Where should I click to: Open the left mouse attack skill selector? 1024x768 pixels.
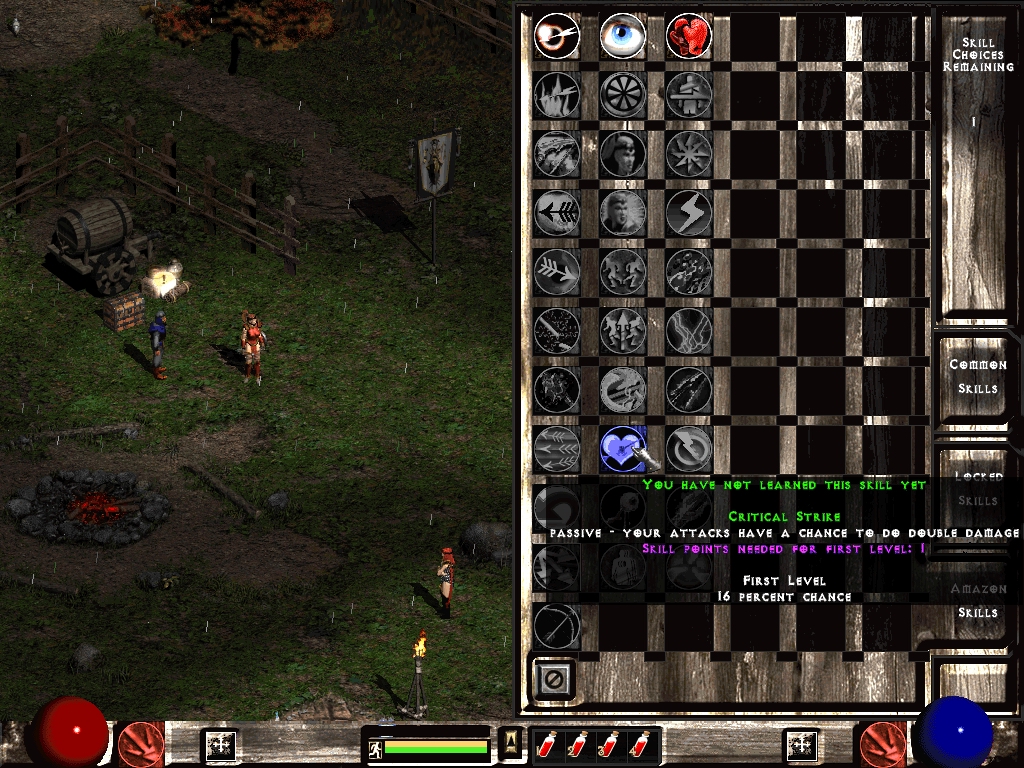[141, 744]
